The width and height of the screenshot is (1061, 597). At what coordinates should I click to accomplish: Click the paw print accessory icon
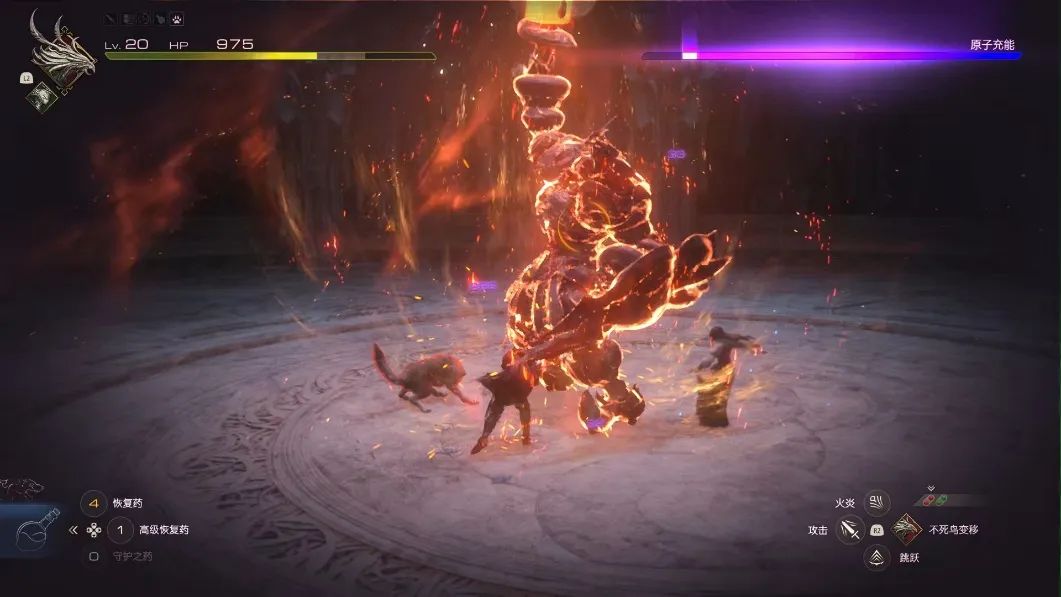coord(176,19)
